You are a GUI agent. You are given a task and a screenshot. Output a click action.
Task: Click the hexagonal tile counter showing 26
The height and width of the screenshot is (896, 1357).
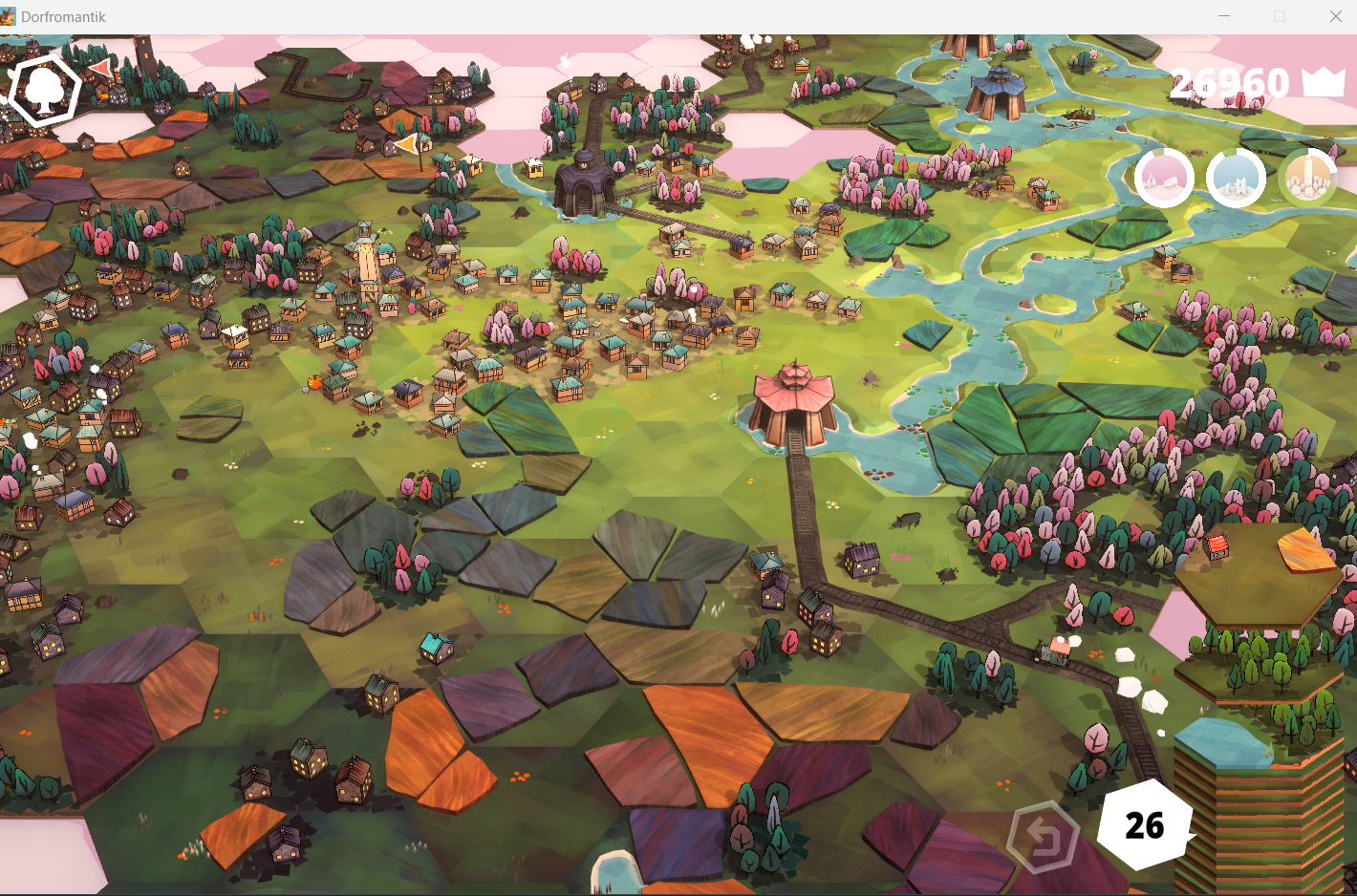click(1143, 823)
